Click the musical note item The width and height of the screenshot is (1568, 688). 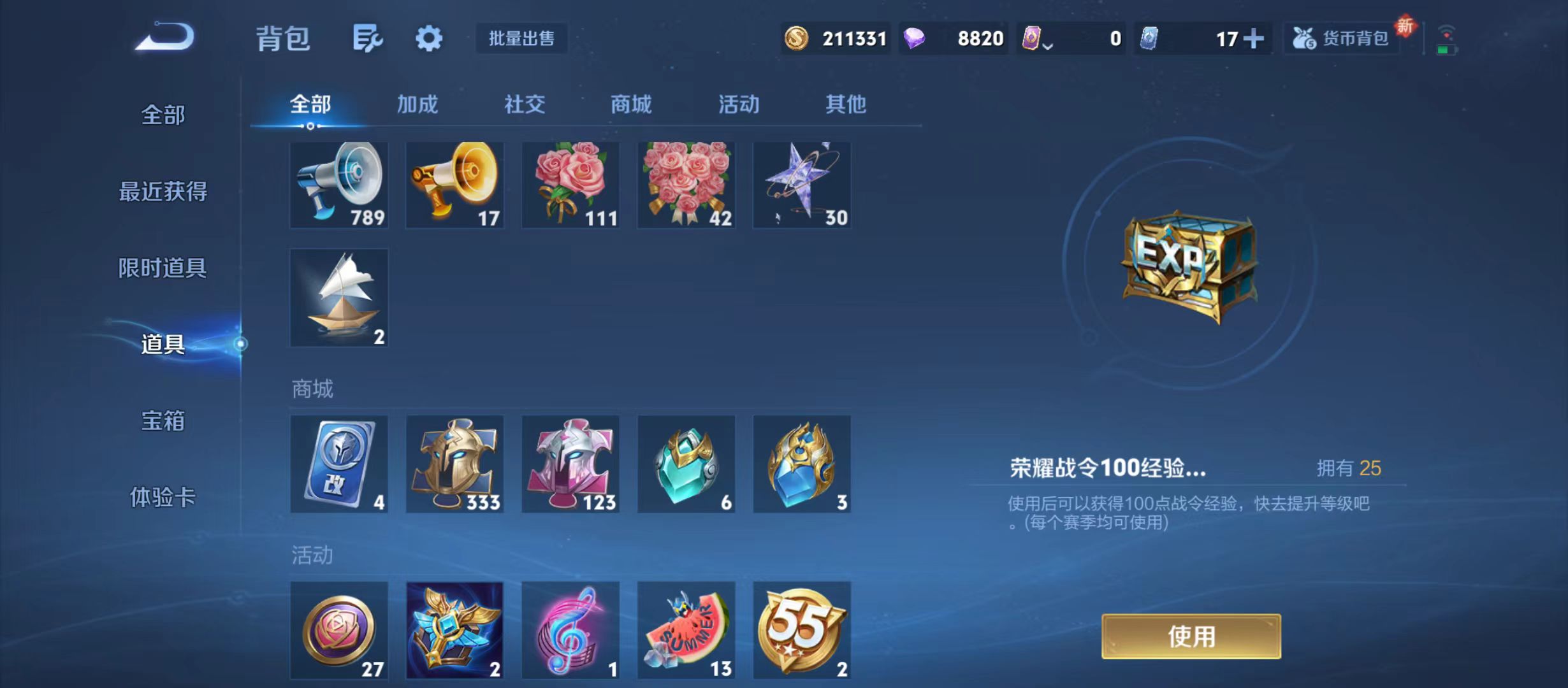[570, 631]
